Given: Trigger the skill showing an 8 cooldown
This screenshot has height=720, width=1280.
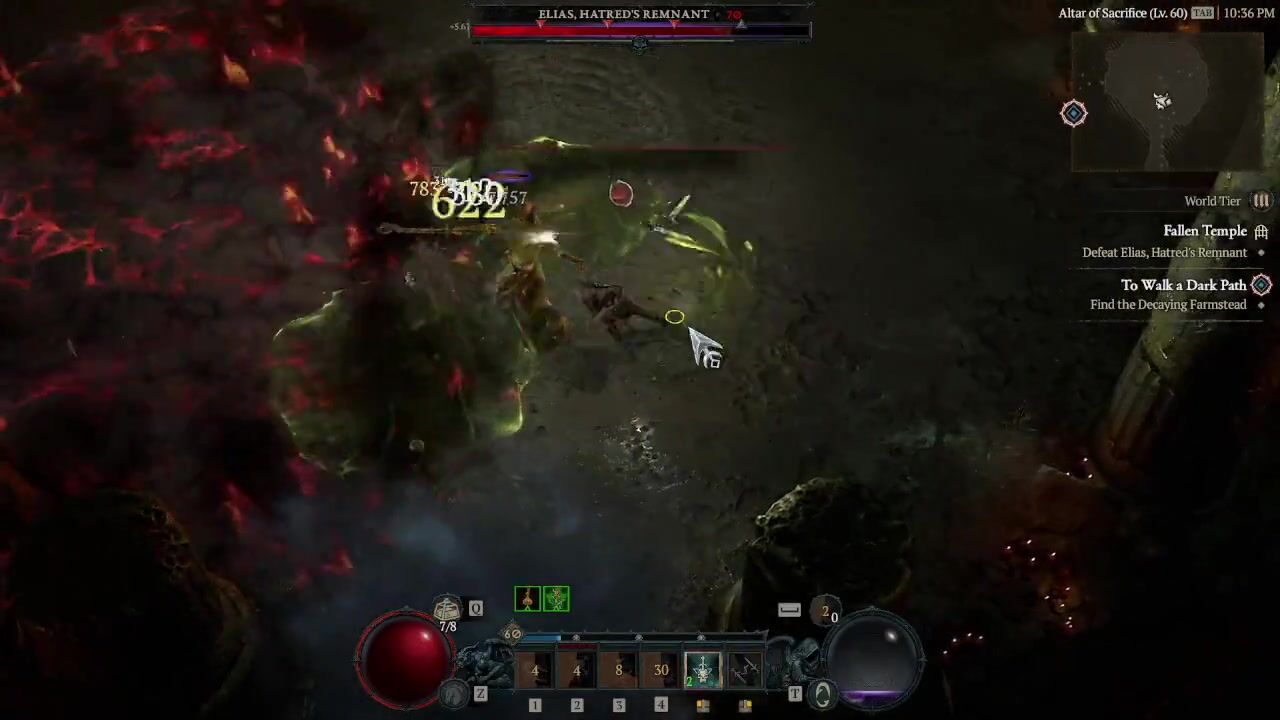Looking at the screenshot, I should pos(618,670).
